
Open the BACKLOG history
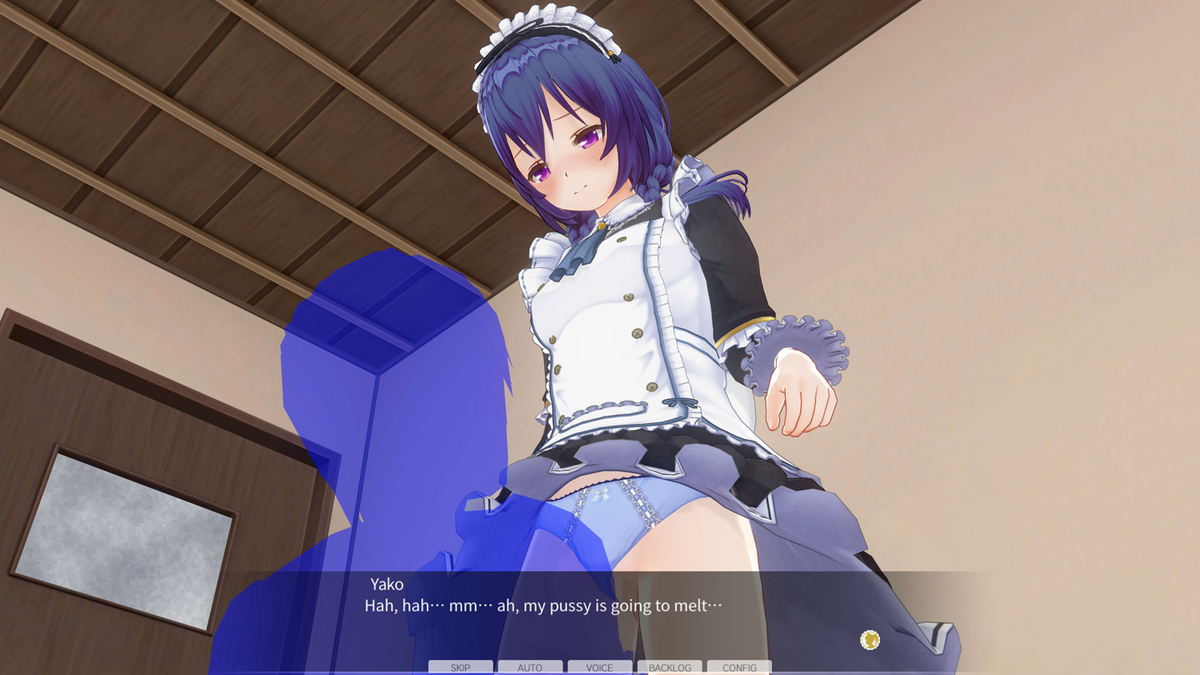[x=669, y=667]
